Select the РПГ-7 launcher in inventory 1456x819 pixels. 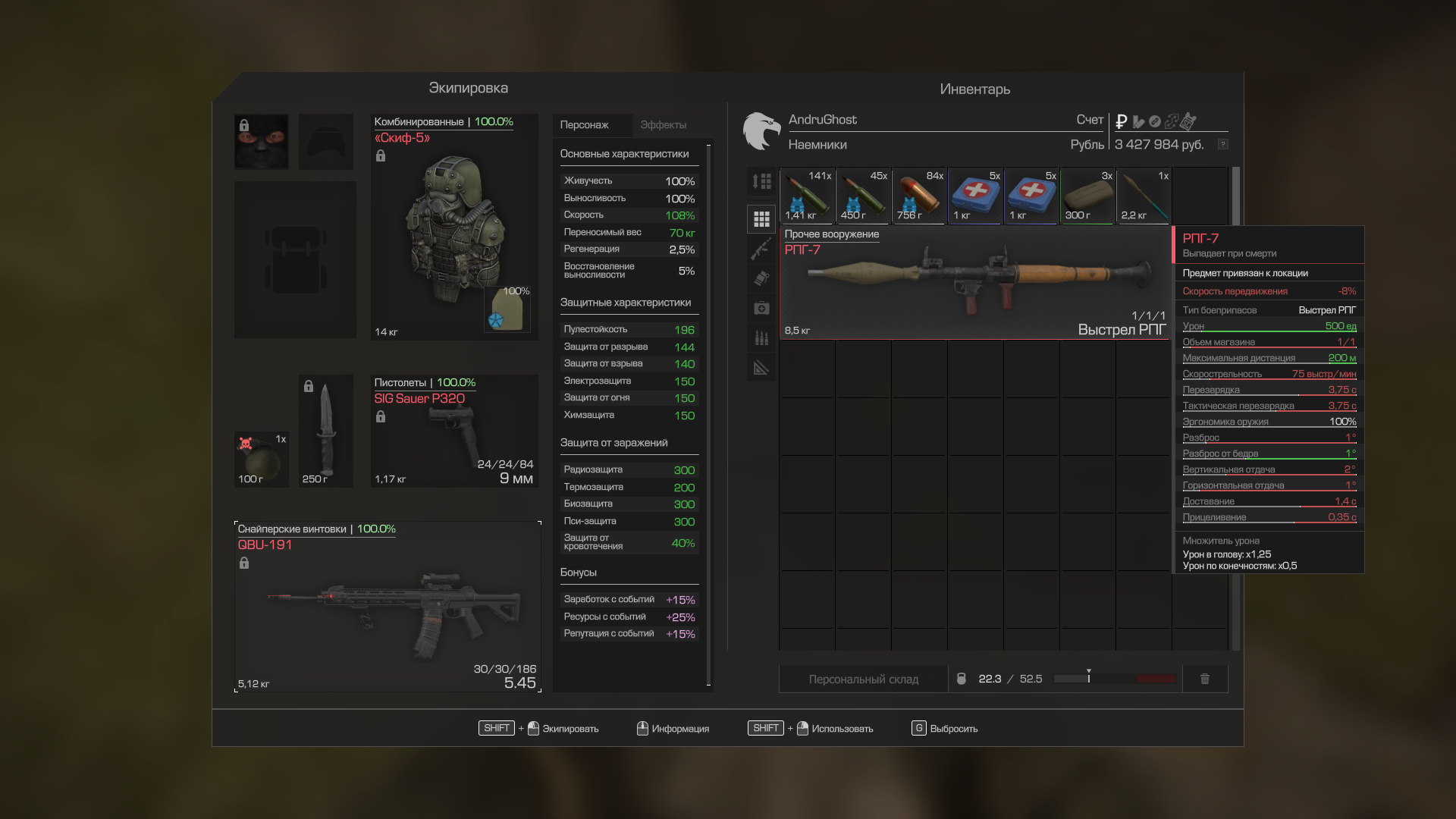tap(975, 282)
